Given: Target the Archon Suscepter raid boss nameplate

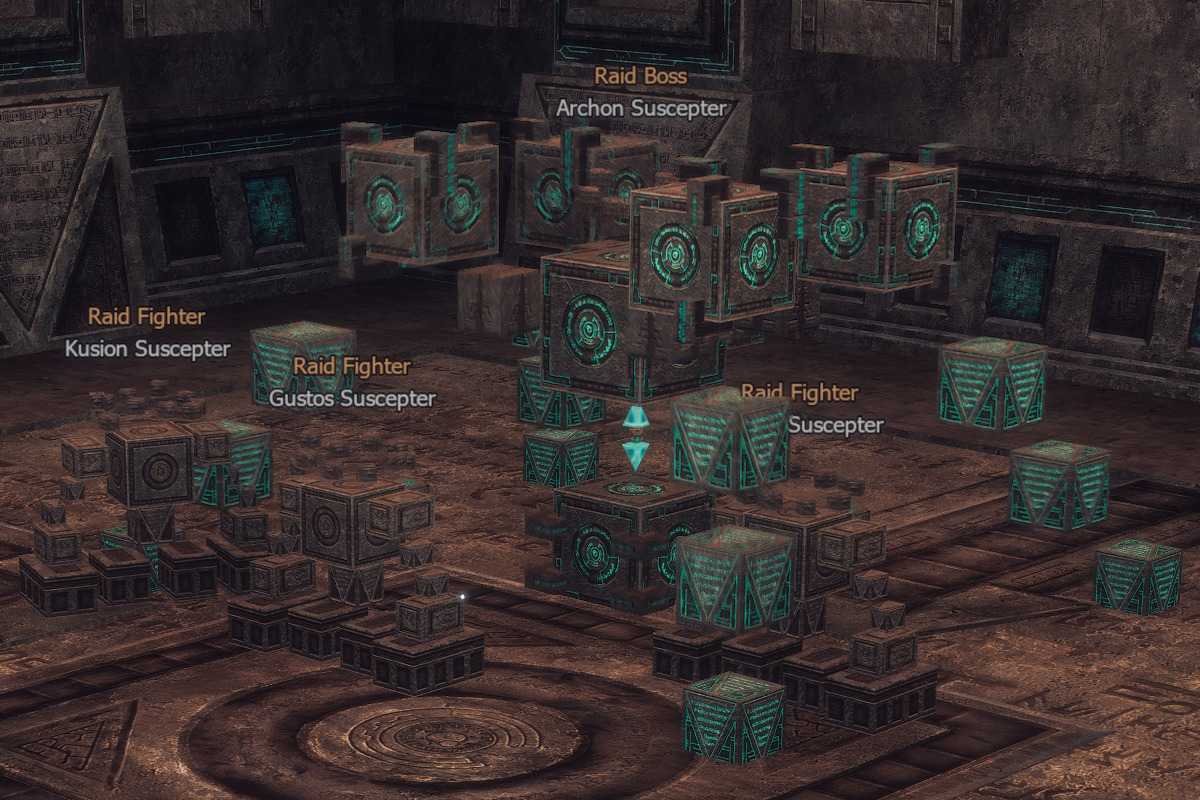Looking at the screenshot, I should click(x=641, y=108).
